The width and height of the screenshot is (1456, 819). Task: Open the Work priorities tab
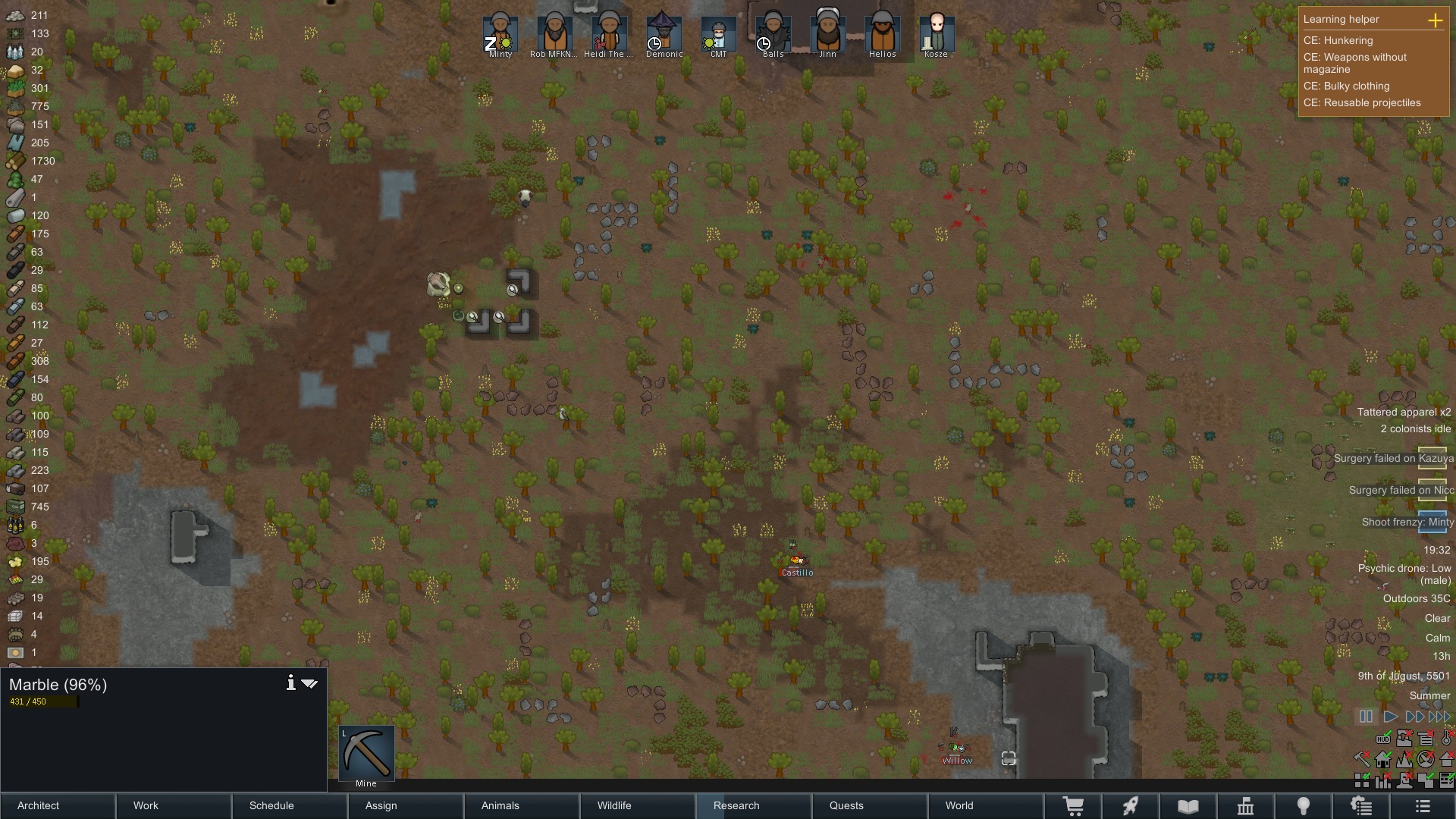click(174, 805)
